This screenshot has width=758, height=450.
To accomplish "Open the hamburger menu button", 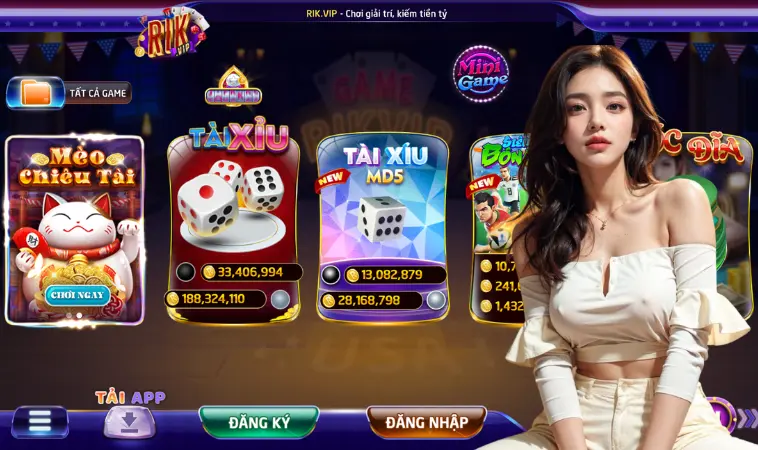I will tap(39, 421).
